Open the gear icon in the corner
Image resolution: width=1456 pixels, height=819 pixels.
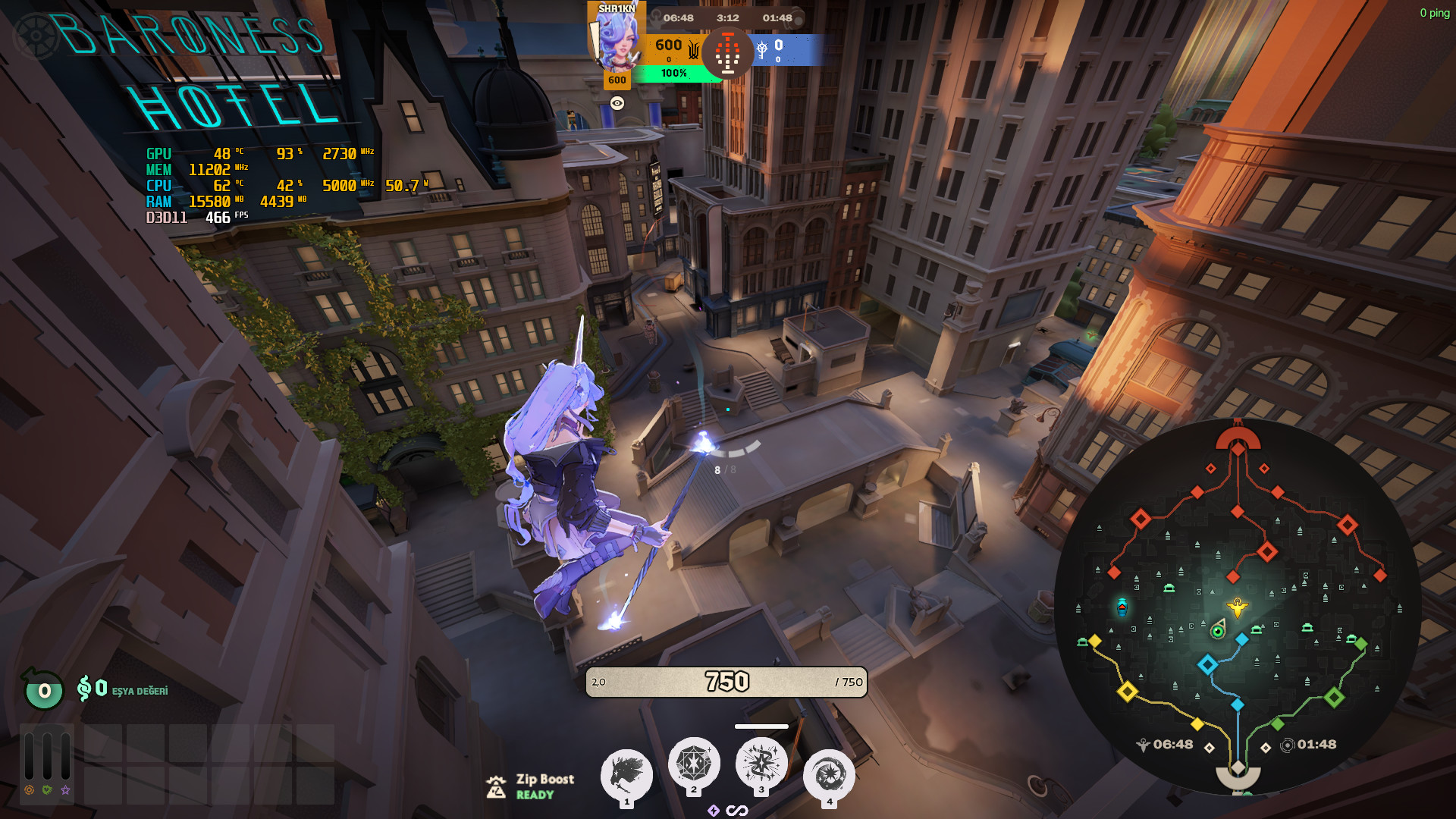point(36,36)
